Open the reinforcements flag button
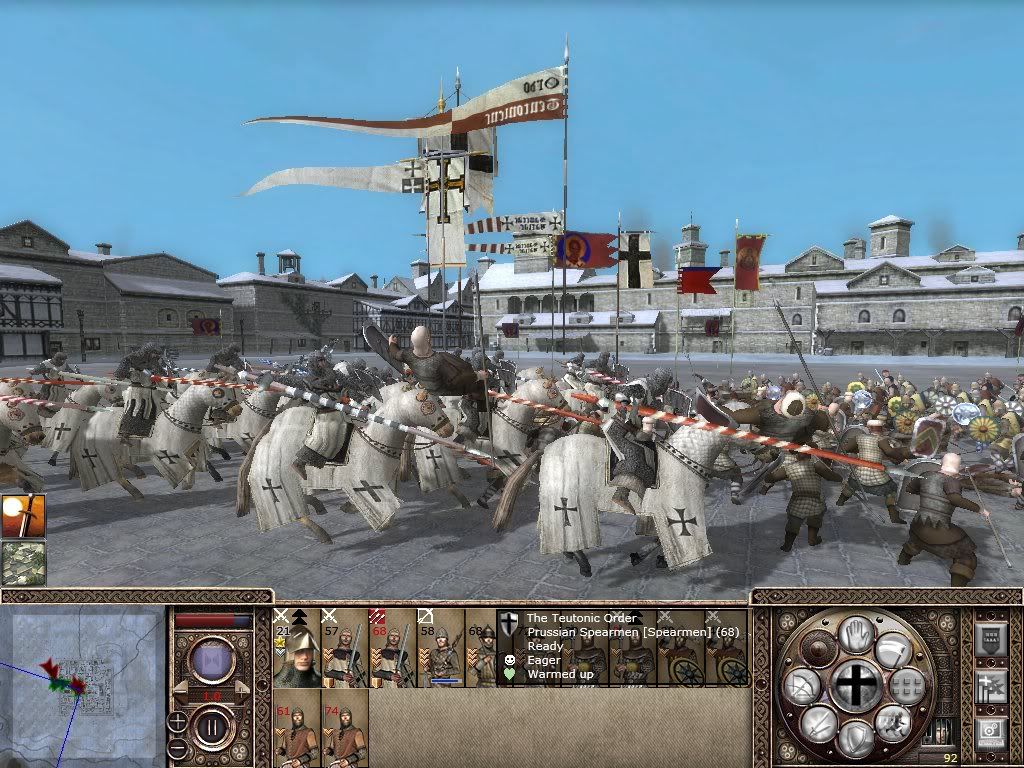 coord(990,685)
